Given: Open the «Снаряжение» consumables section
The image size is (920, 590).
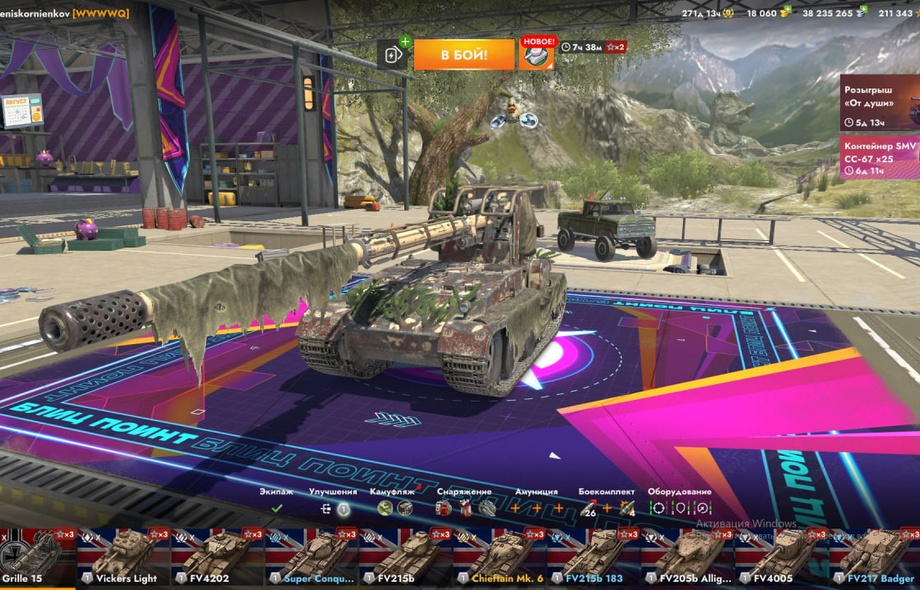Looking at the screenshot, I should [x=464, y=508].
